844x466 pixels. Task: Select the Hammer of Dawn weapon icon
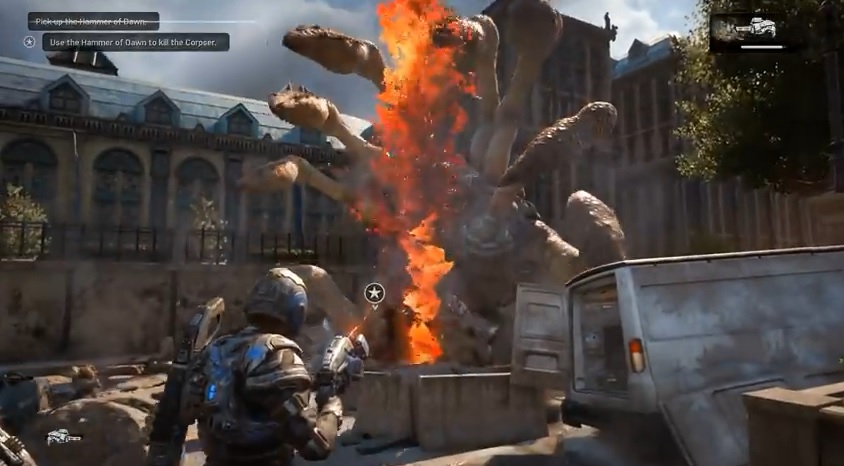tap(754, 30)
